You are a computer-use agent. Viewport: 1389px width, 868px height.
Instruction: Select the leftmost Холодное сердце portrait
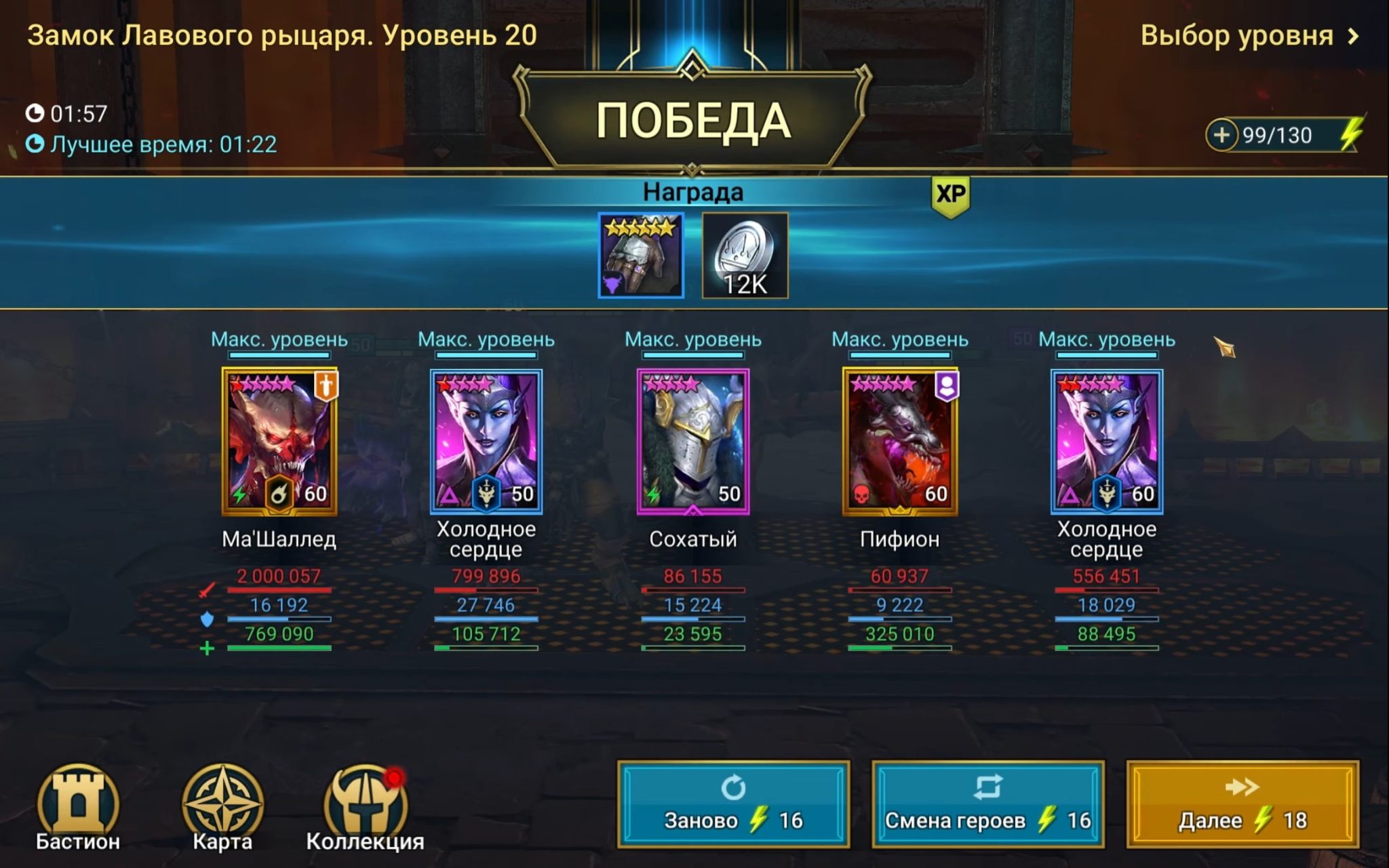[x=484, y=441]
